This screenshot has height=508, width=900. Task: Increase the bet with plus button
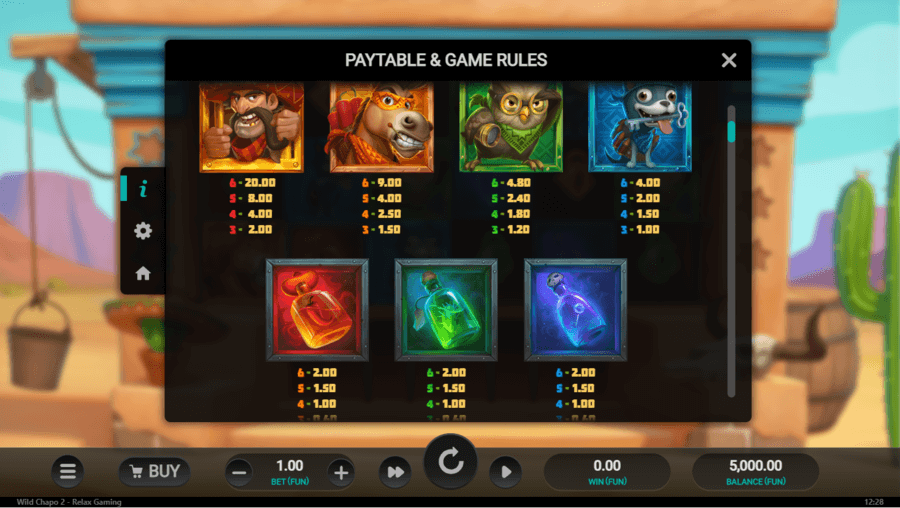[x=340, y=472]
